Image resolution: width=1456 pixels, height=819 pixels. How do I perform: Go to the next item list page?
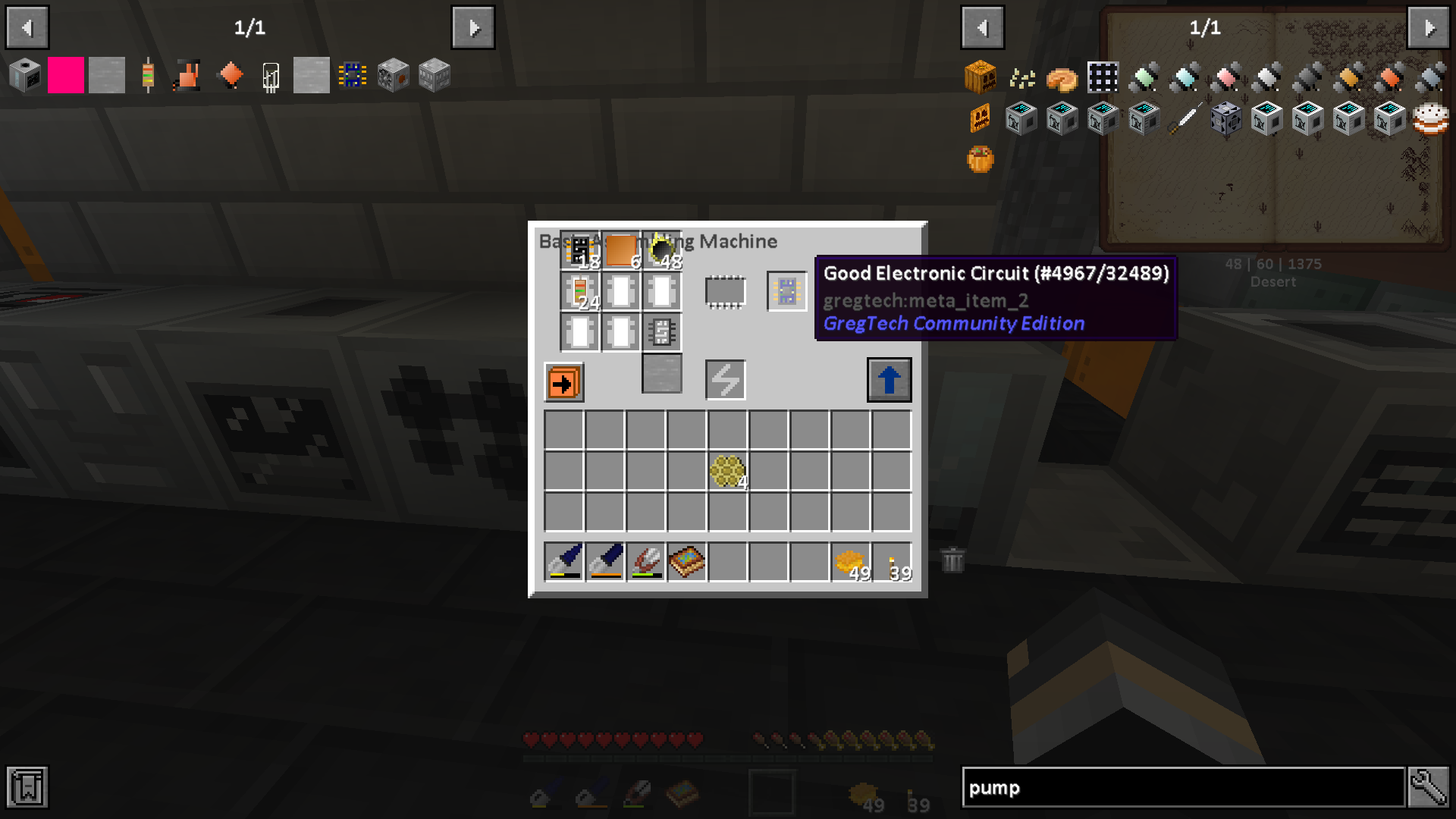1429,28
